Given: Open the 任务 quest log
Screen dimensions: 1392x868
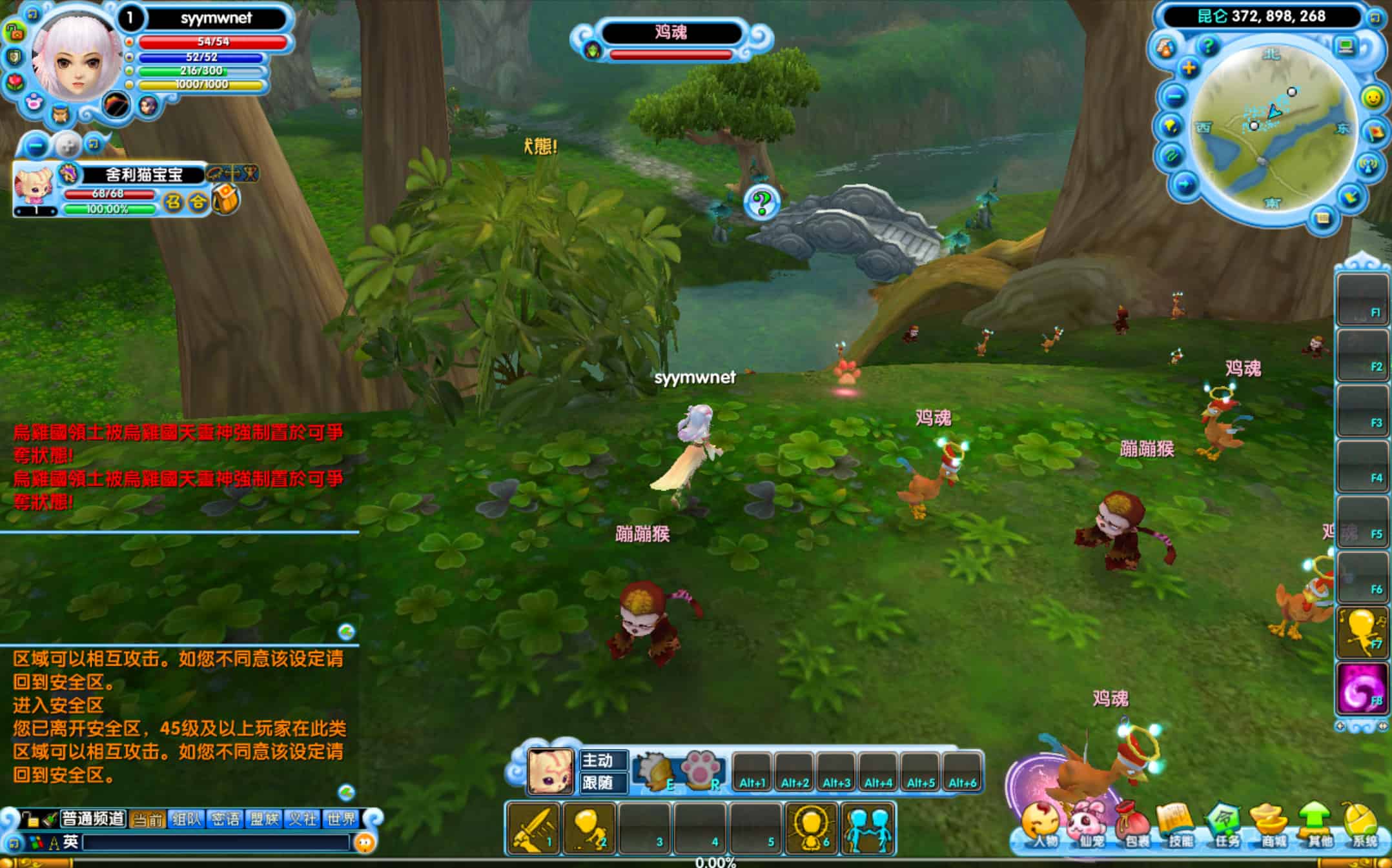Looking at the screenshot, I should coord(1225,826).
